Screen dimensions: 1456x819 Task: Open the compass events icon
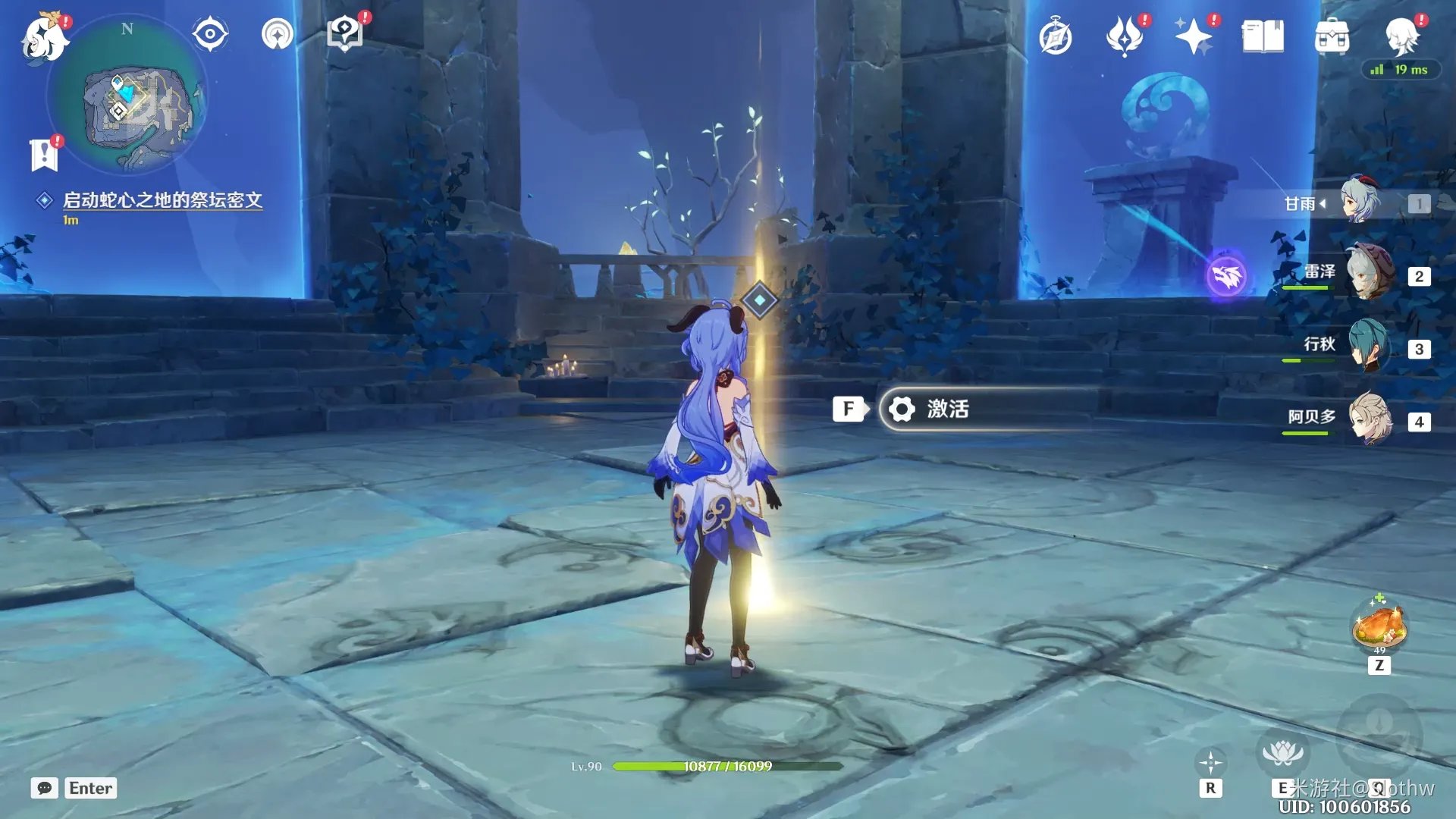(x=1056, y=37)
